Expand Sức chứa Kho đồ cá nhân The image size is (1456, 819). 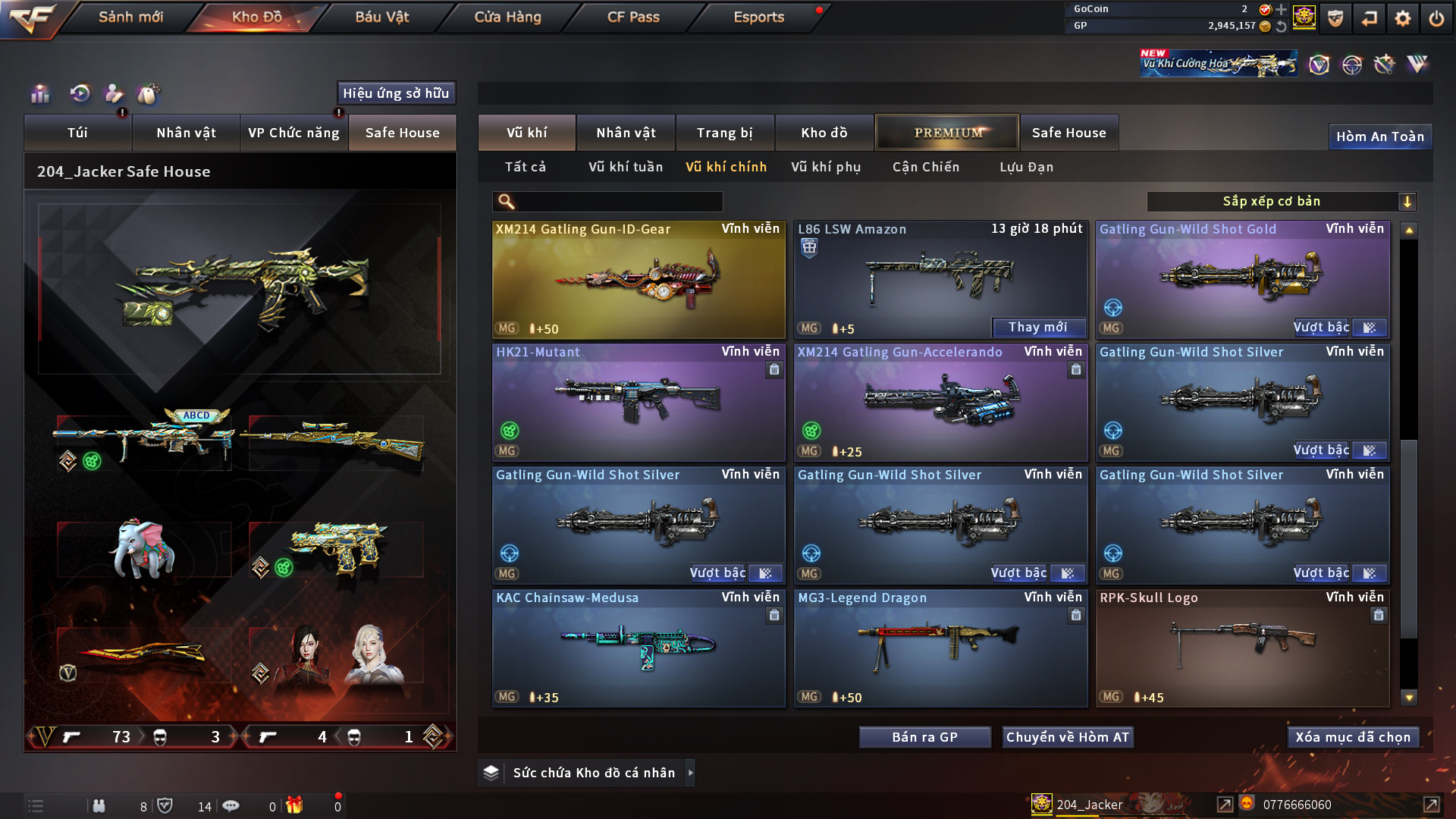[x=691, y=773]
